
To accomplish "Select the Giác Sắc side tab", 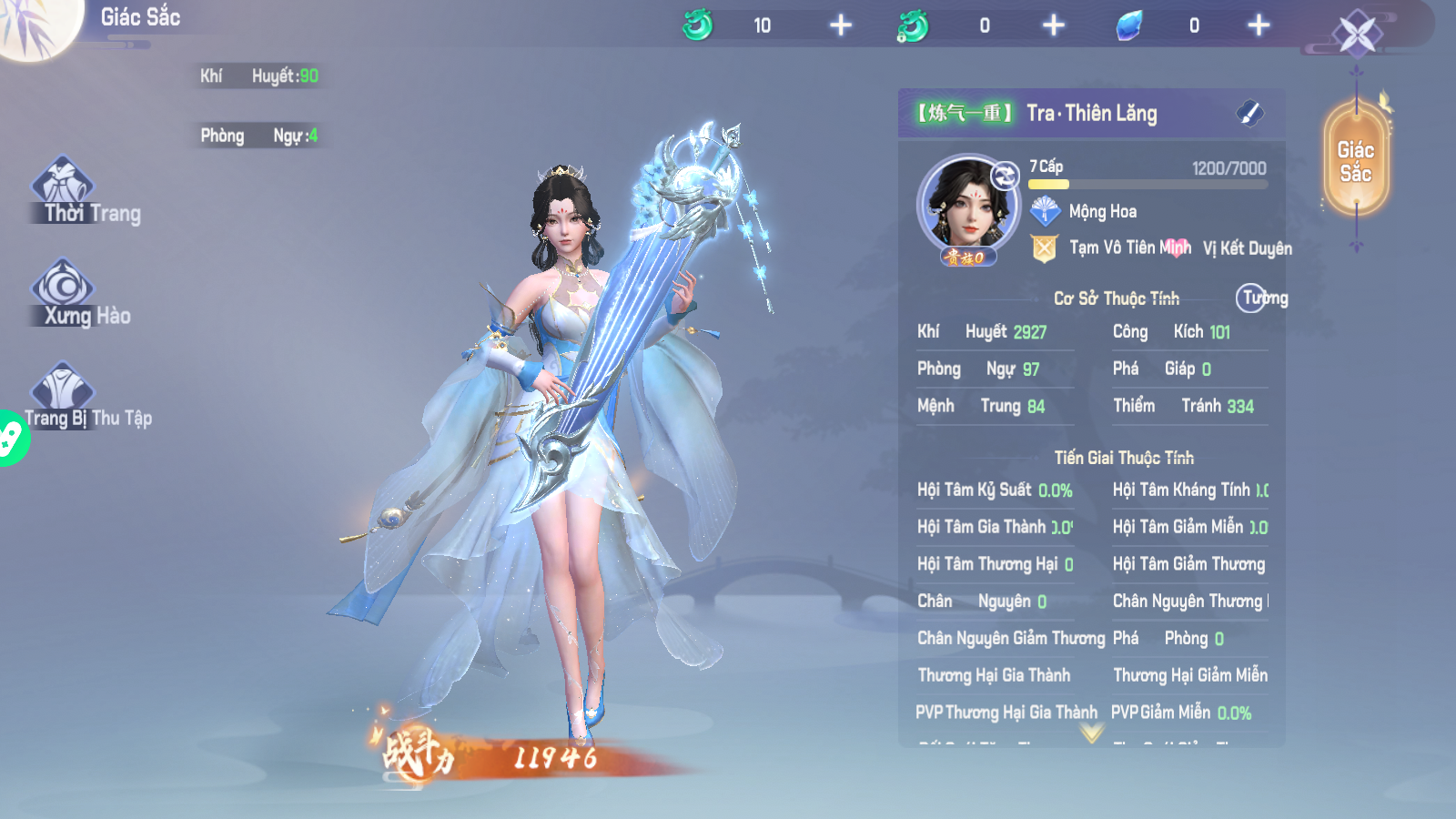I will (1356, 162).
